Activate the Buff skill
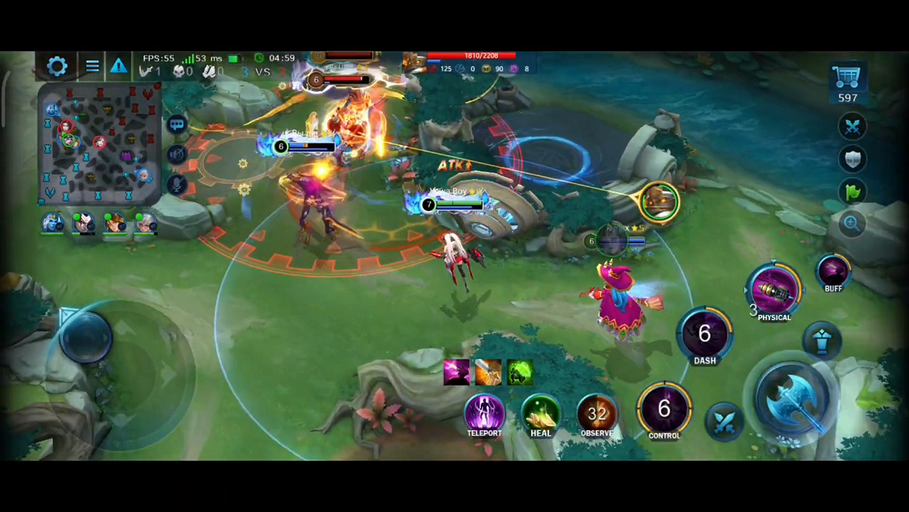 click(833, 270)
